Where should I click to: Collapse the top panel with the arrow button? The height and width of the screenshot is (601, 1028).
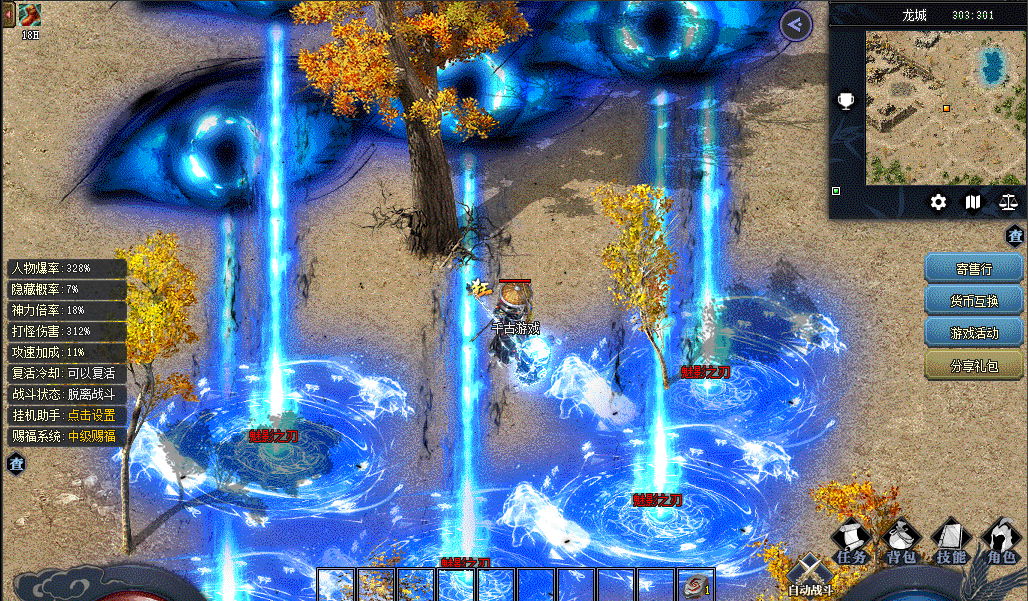(x=795, y=25)
